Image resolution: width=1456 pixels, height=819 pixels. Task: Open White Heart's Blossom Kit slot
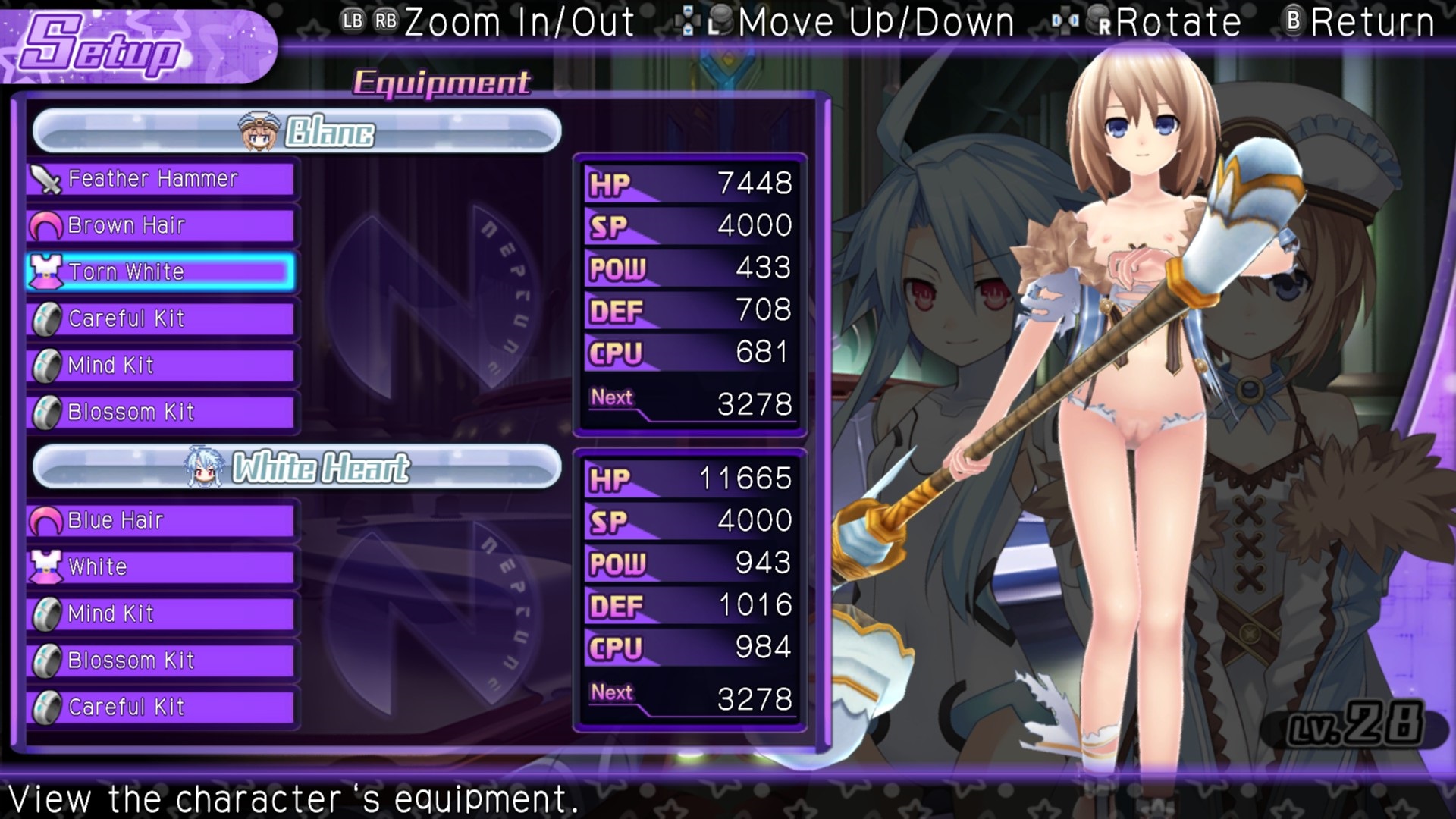161,661
